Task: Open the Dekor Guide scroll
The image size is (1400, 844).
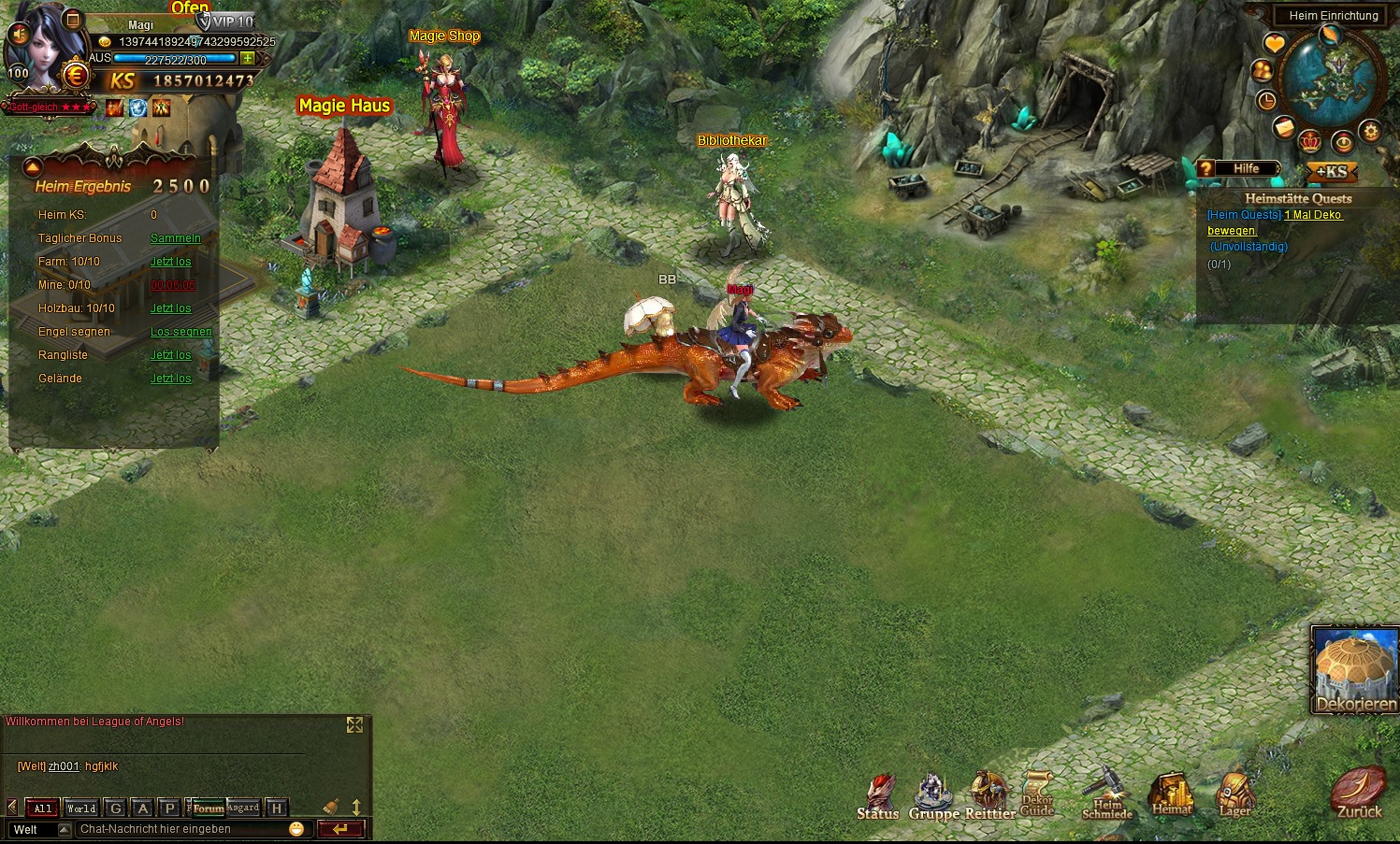Action: [1037, 794]
